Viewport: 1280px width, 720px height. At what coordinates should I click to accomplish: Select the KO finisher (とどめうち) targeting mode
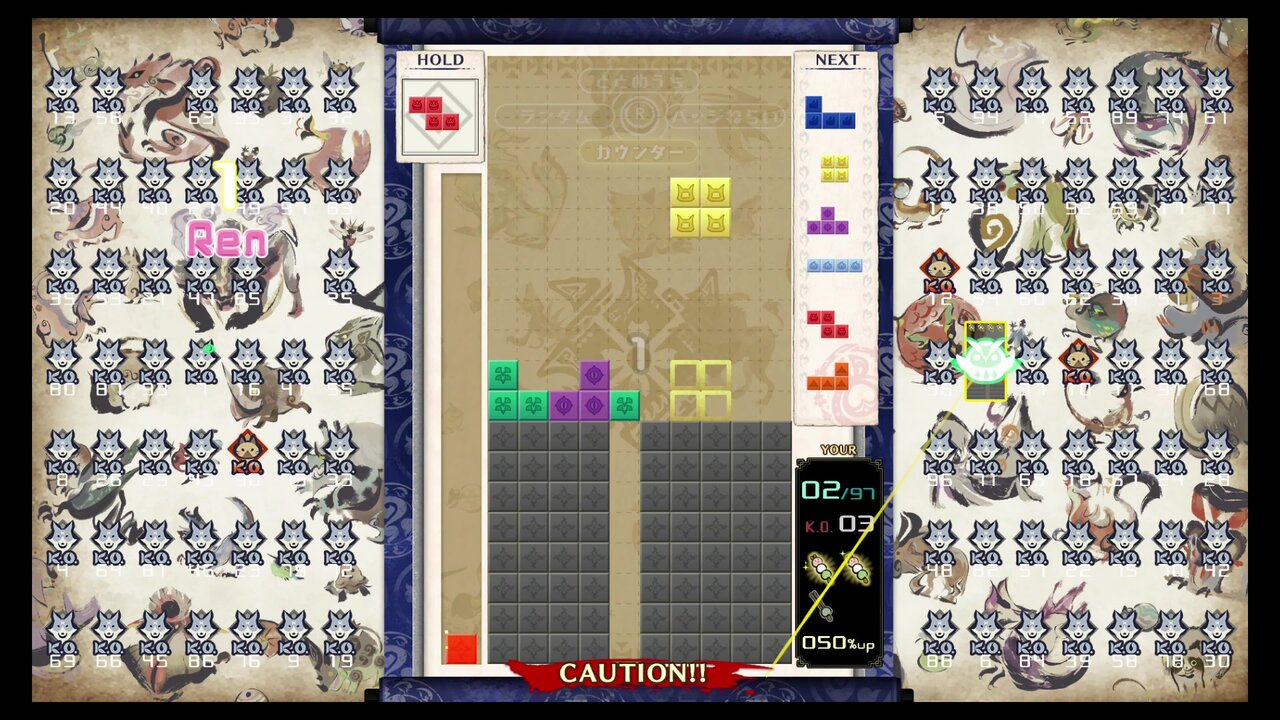point(640,82)
